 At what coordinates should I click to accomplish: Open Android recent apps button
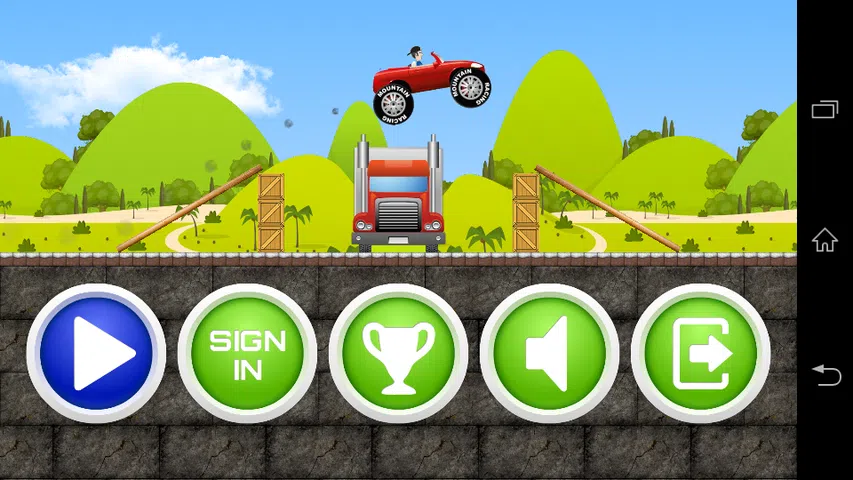(825, 109)
